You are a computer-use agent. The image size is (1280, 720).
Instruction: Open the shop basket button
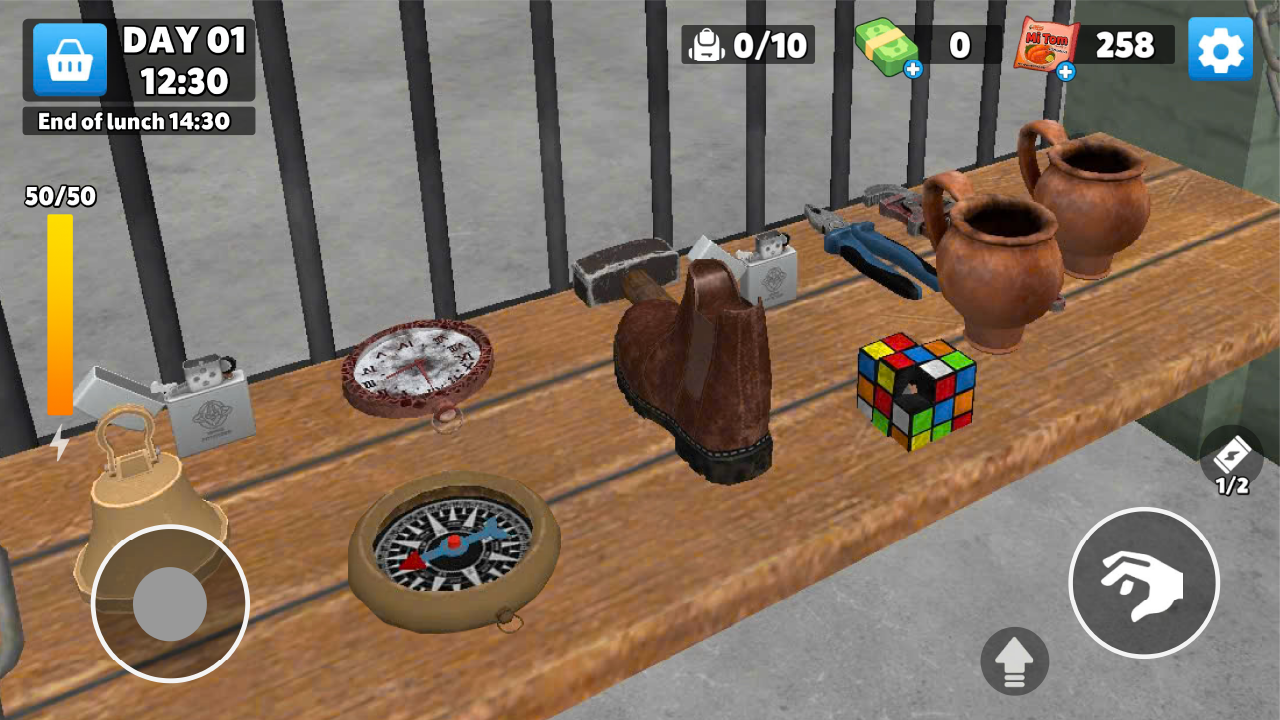click(x=70, y=60)
